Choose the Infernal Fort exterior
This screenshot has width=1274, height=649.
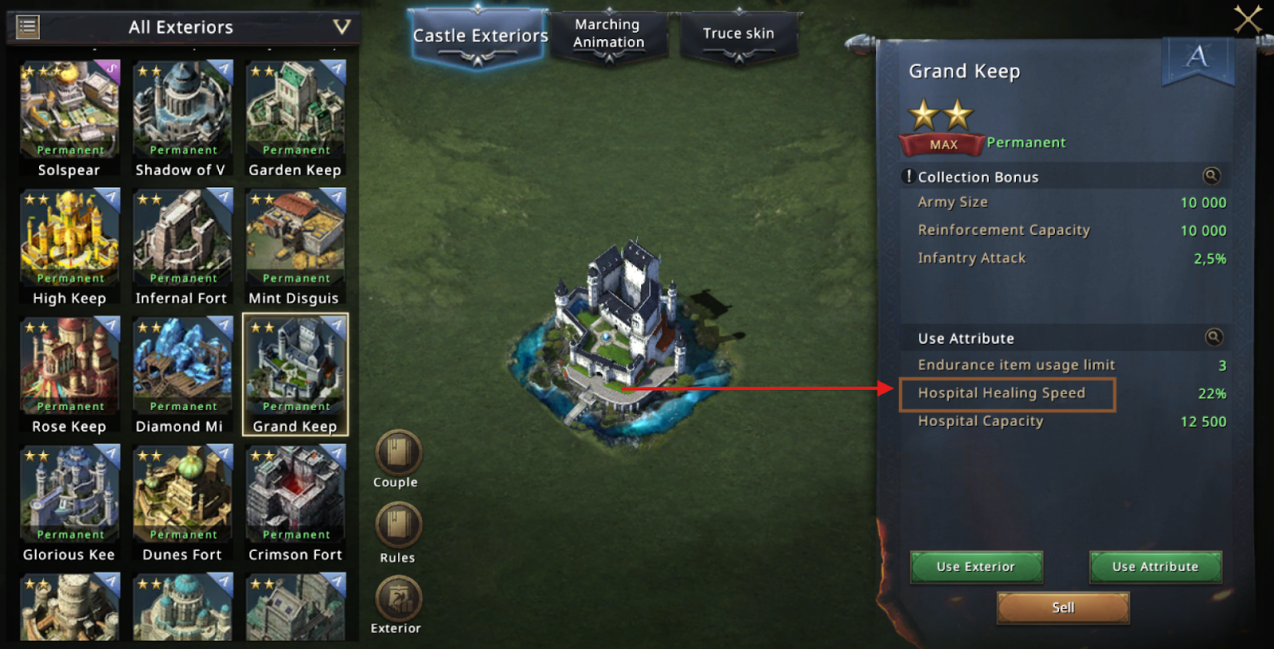[182, 239]
